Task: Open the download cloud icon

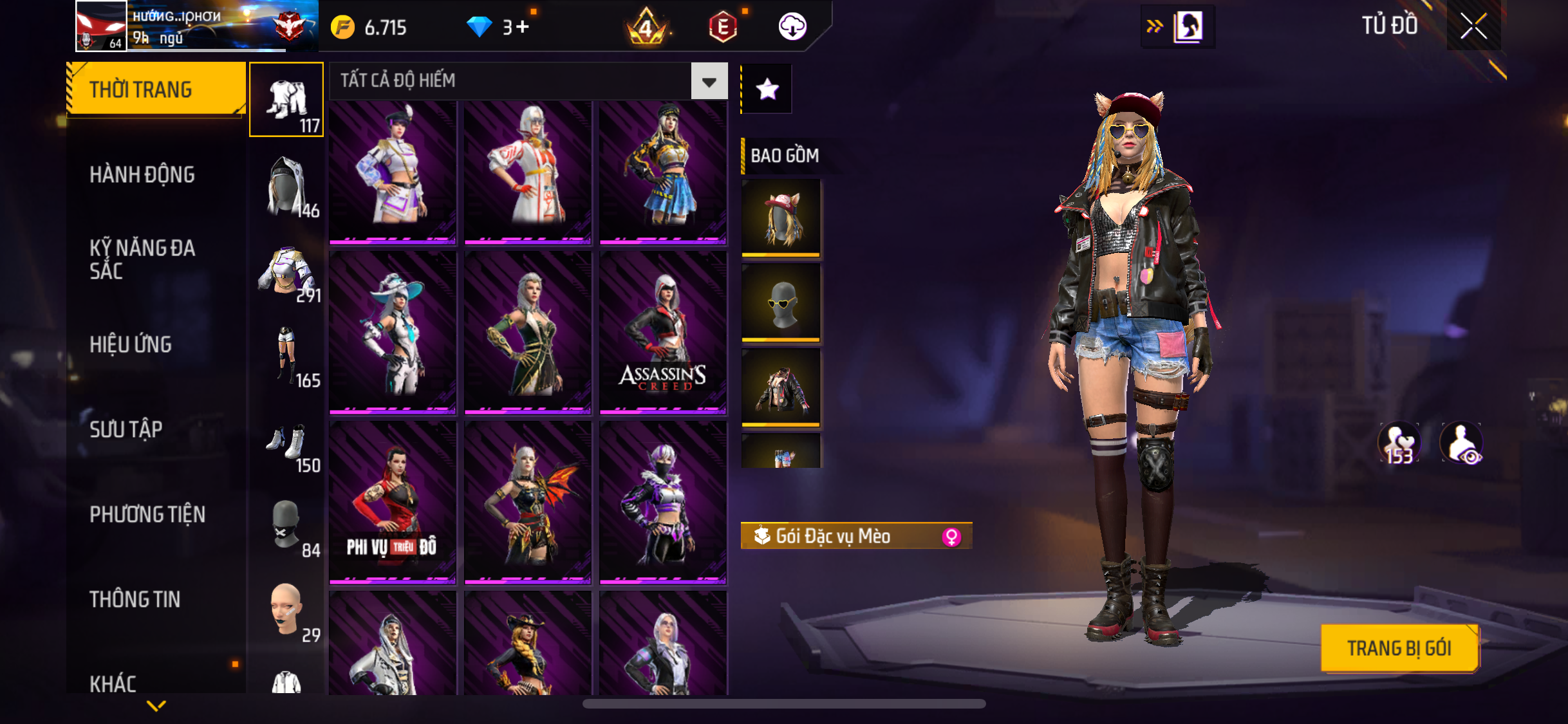Action: [792, 27]
